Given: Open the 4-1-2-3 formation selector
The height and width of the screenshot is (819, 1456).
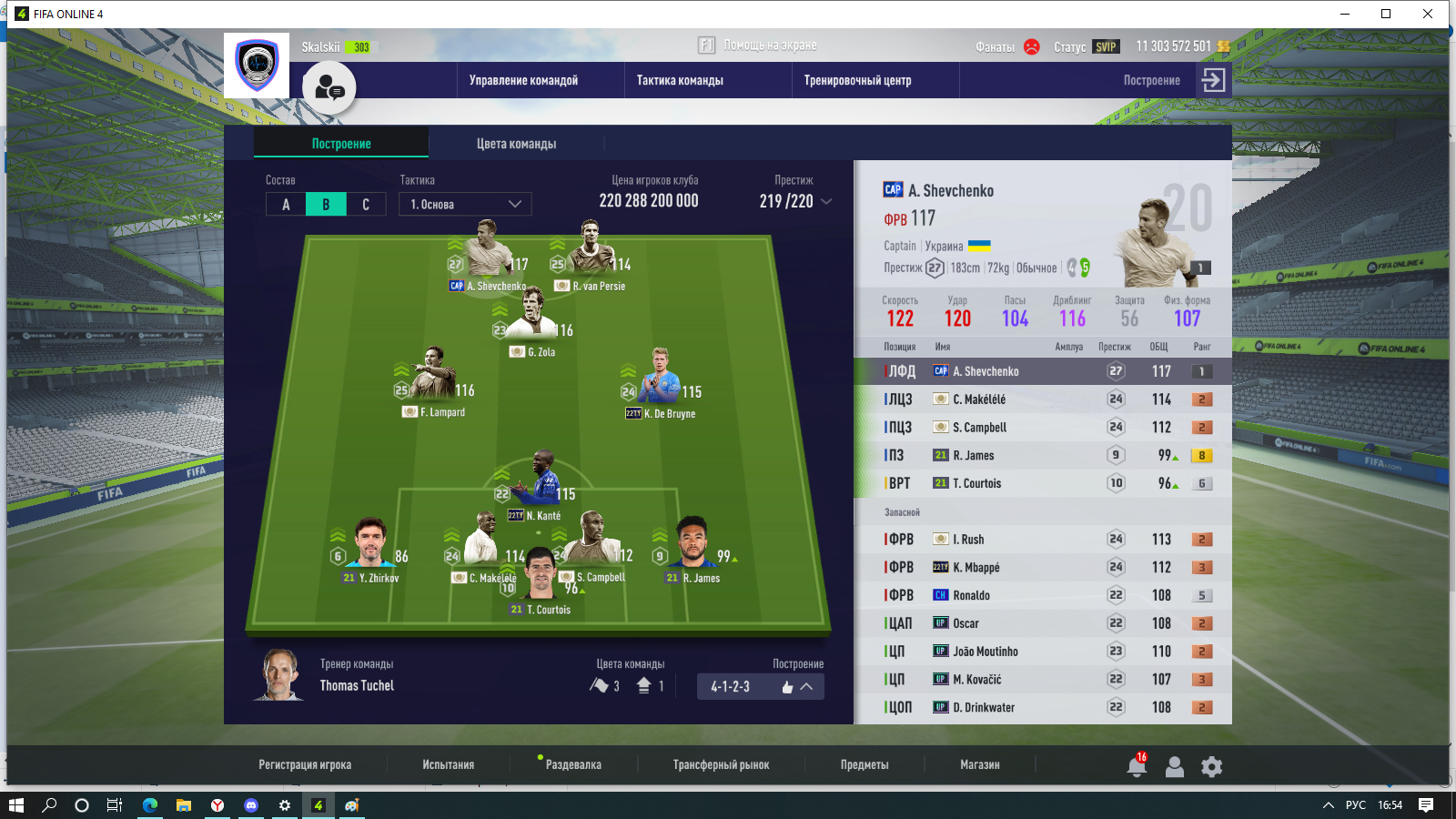Looking at the screenshot, I should pyautogui.click(x=761, y=687).
